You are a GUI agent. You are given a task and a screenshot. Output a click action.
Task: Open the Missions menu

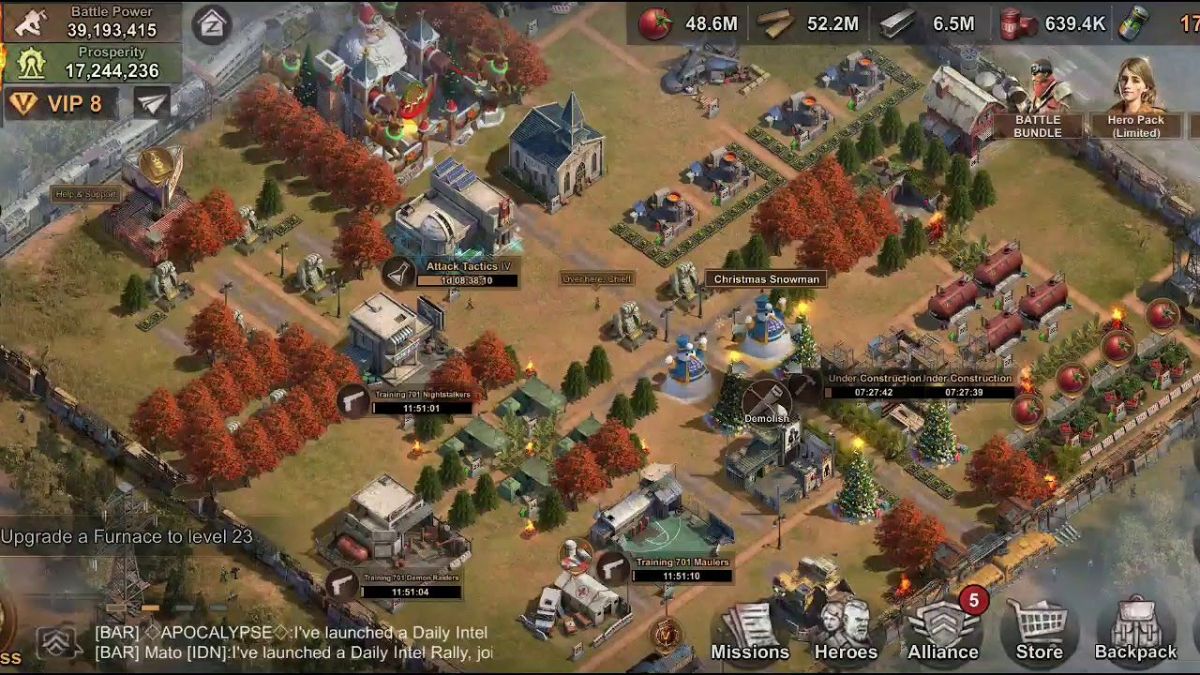[x=749, y=632]
